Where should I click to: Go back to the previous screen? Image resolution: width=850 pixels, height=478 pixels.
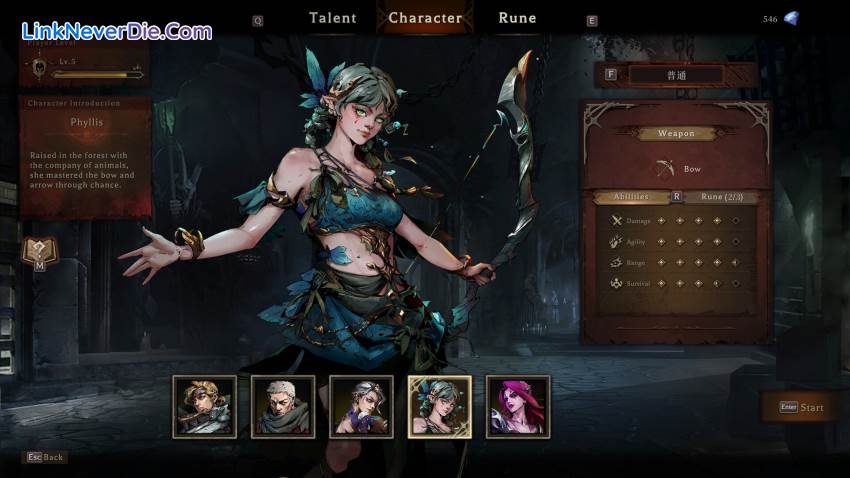point(45,457)
